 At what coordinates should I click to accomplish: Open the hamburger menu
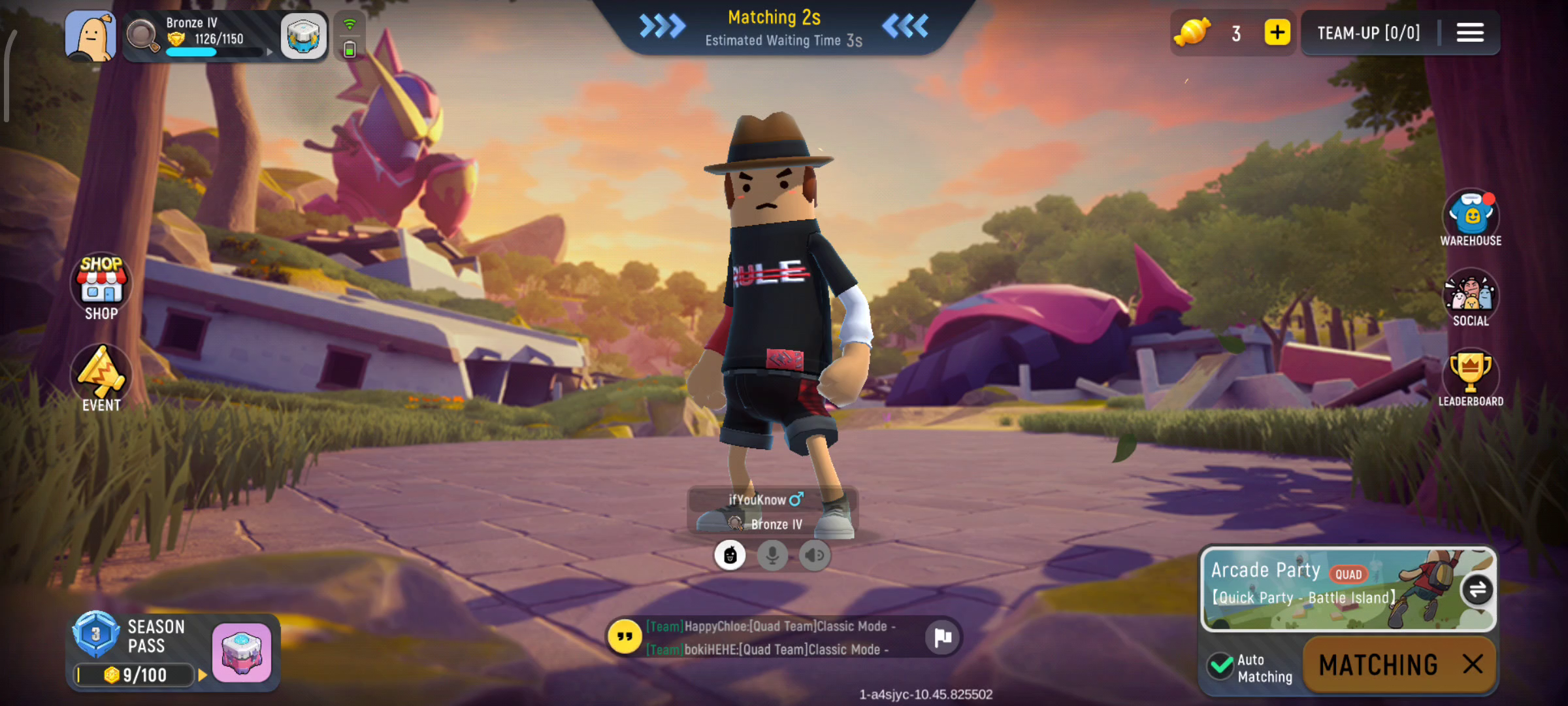tap(1470, 33)
